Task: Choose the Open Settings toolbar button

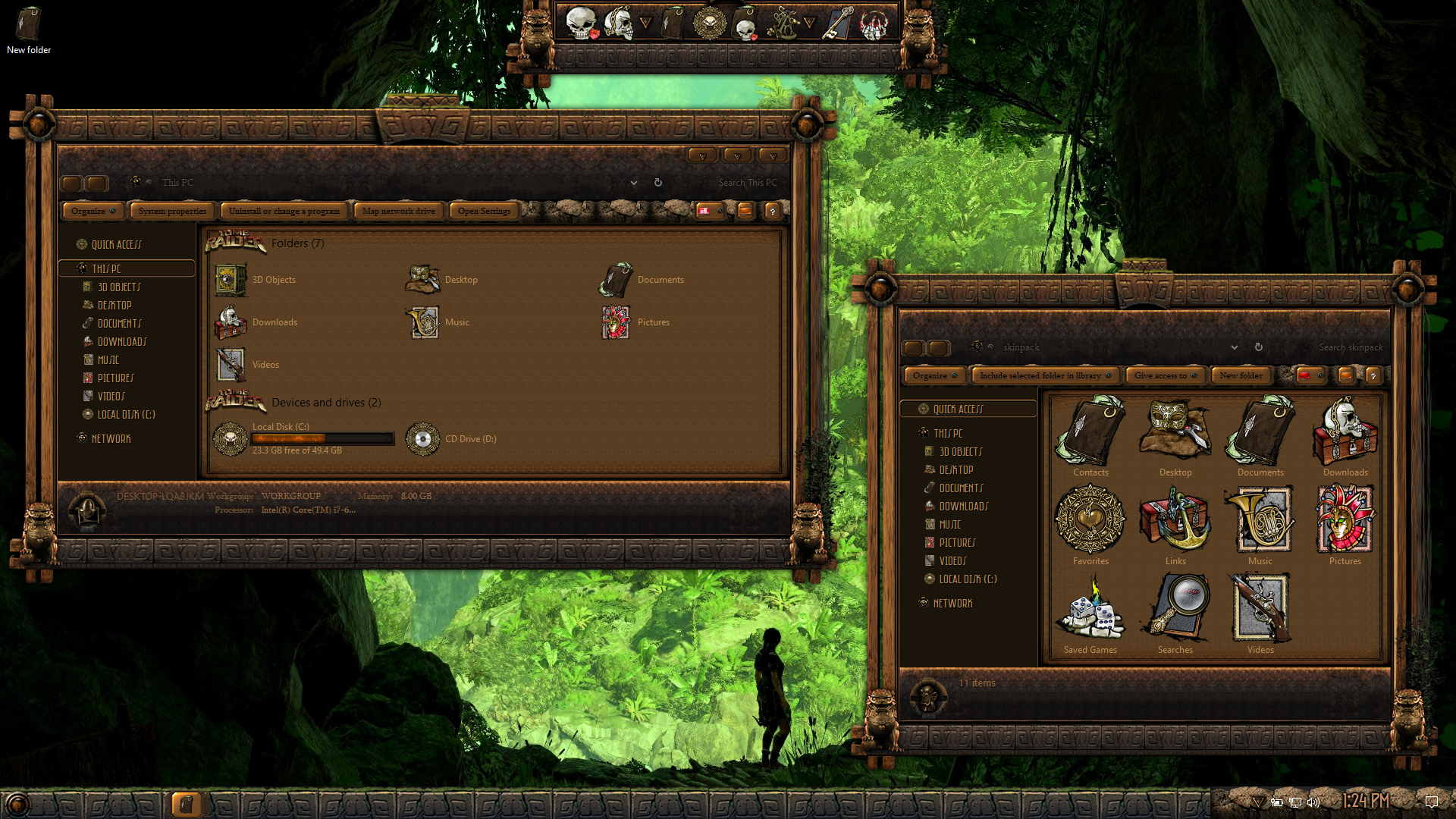Action: (484, 211)
